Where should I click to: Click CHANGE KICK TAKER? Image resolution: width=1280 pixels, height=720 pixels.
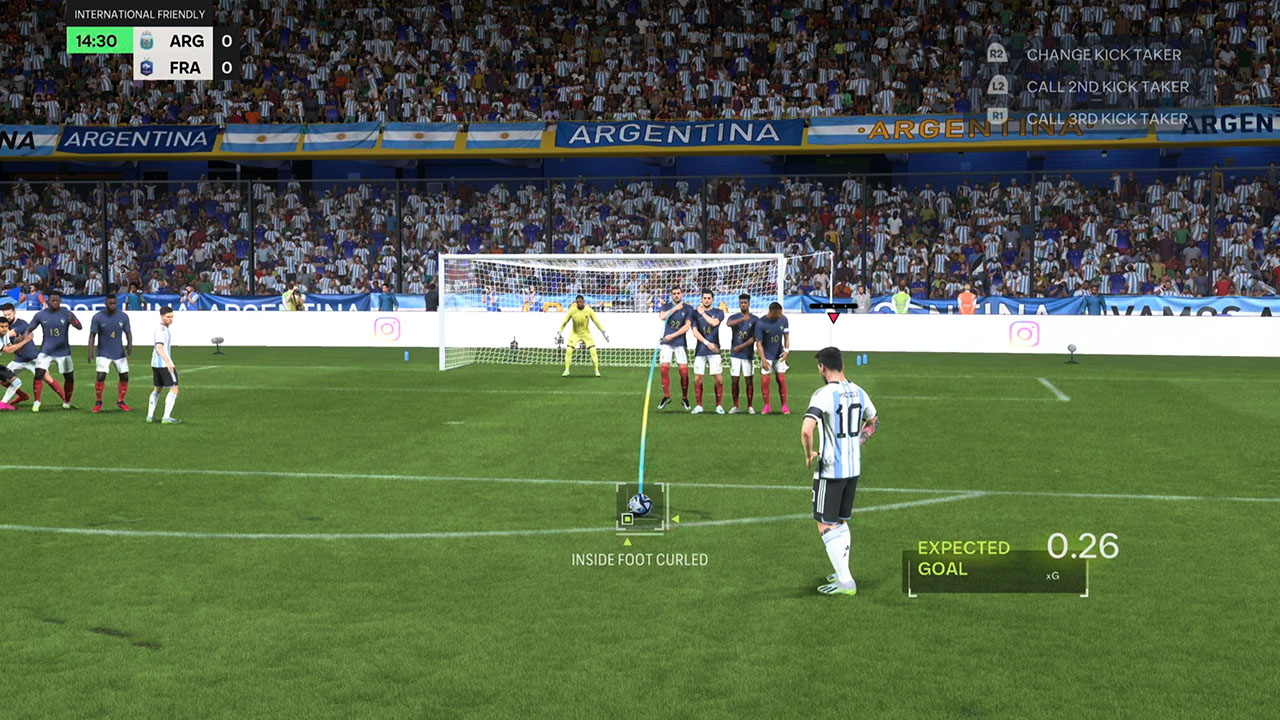click(1103, 54)
